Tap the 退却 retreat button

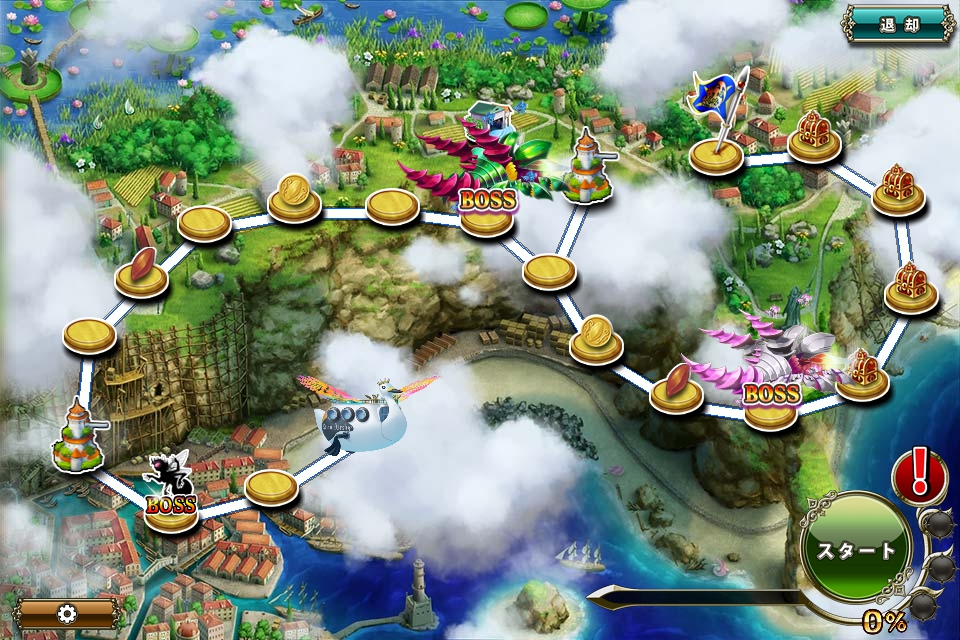pyautogui.click(x=898, y=23)
